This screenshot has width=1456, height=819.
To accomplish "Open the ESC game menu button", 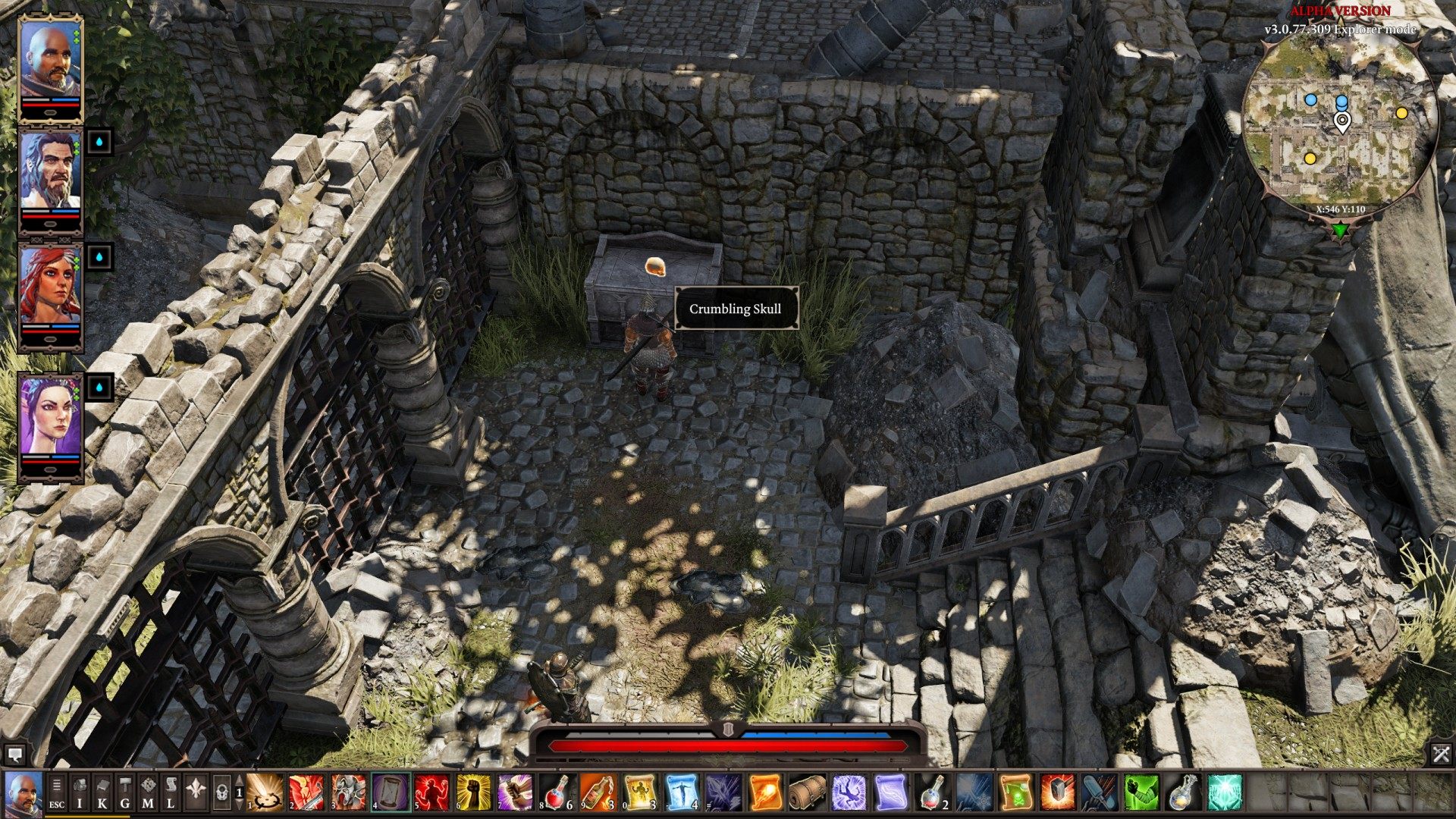I will pos(57,792).
